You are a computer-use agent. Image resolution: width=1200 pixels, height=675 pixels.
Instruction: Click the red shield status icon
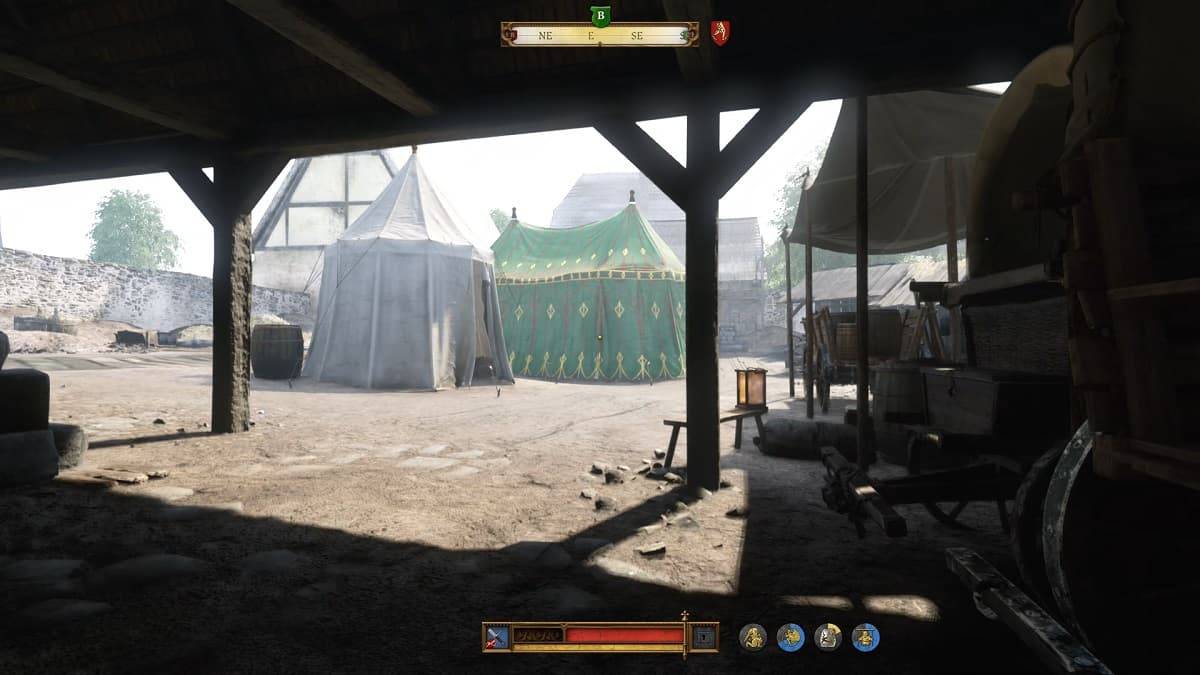point(719,33)
